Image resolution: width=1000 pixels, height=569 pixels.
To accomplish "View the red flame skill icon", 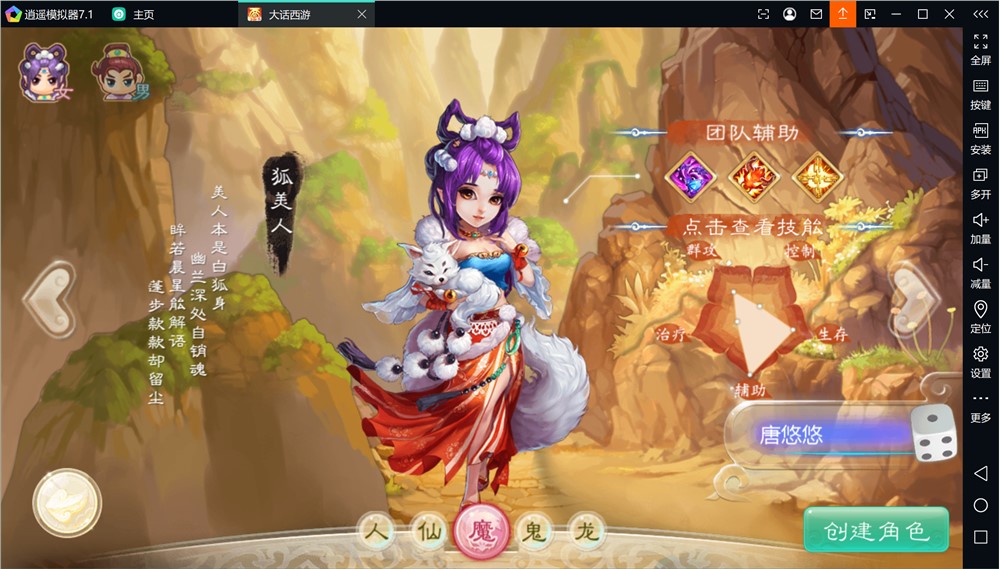I will (754, 177).
